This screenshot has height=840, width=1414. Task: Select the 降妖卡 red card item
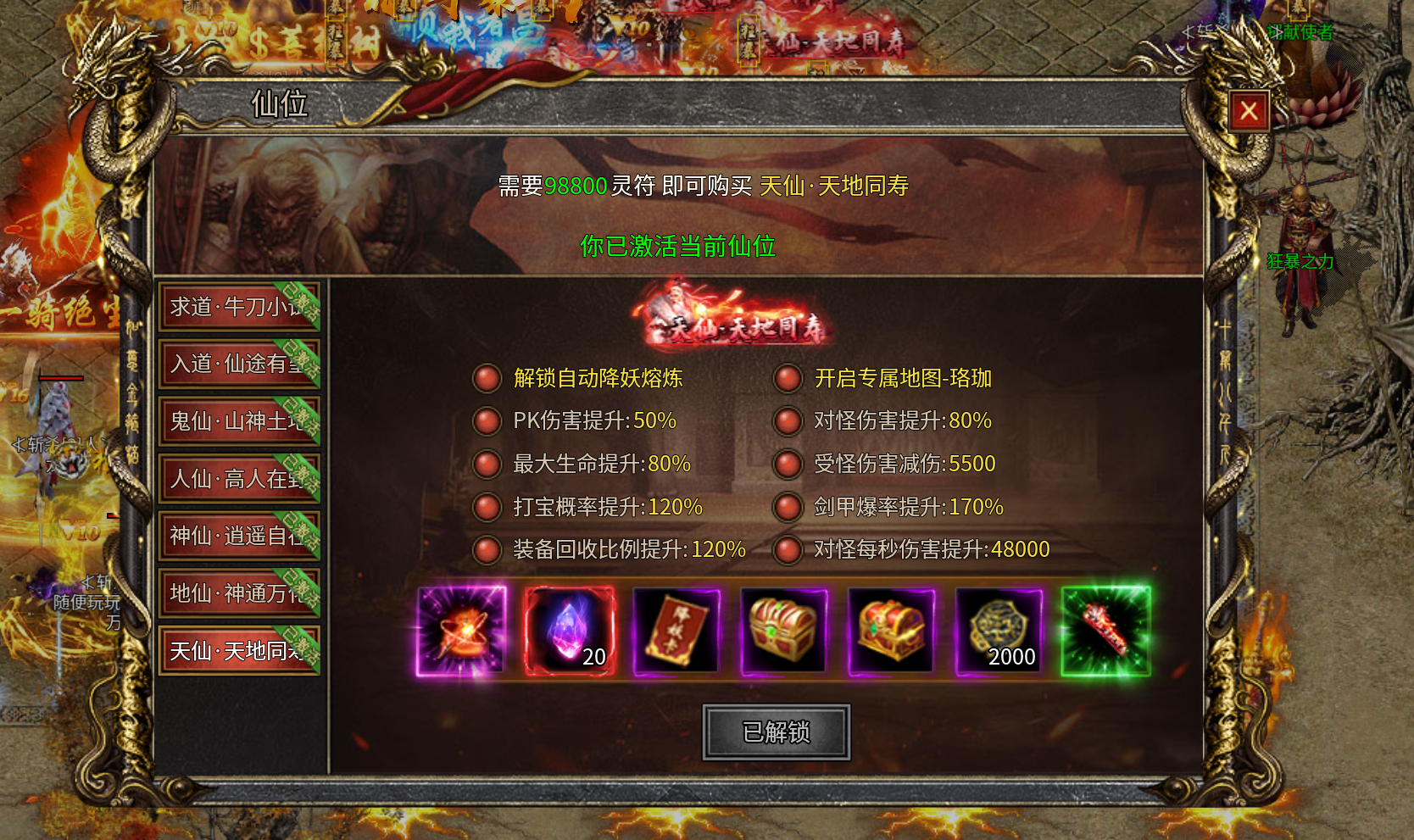pos(676,630)
